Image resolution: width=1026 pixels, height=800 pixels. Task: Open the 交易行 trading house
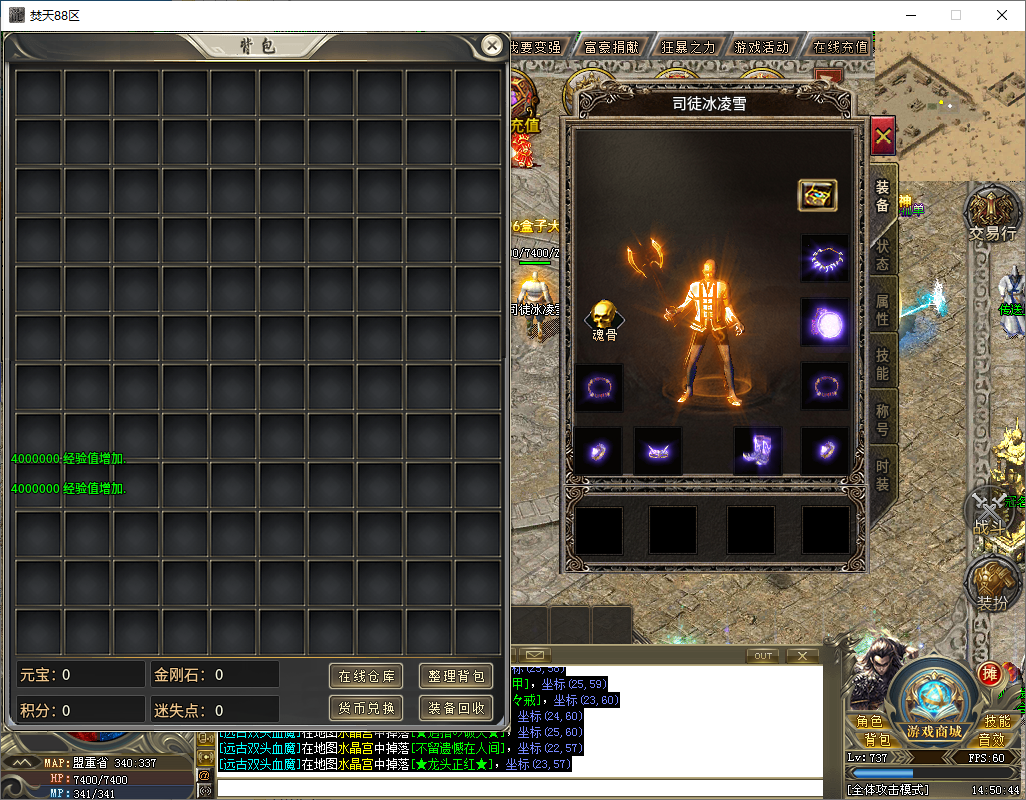click(x=992, y=216)
